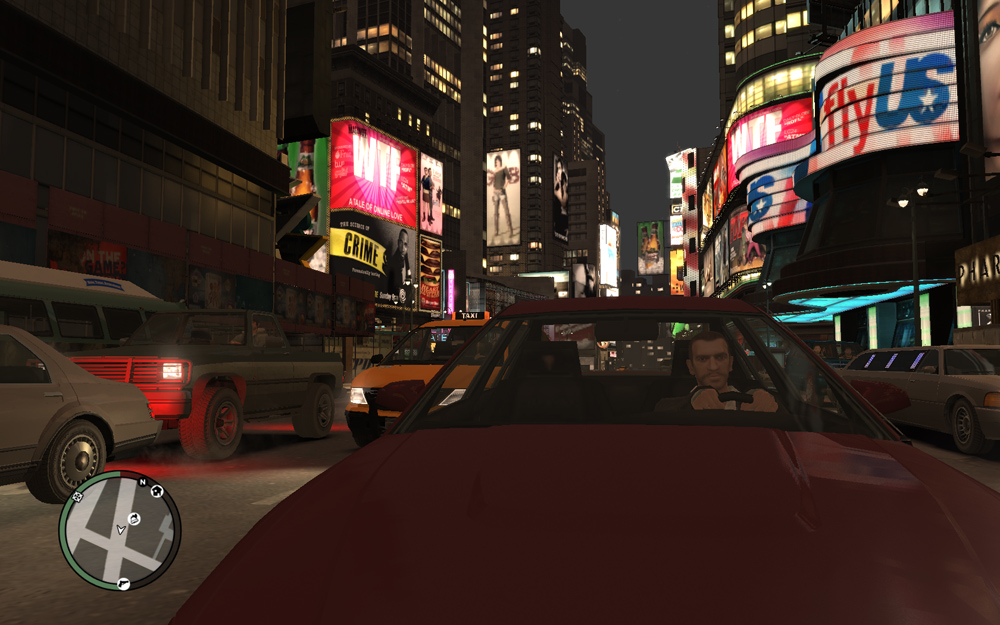Click the North compass marker
This screenshot has width=1000, height=625.
click(142, 482)
